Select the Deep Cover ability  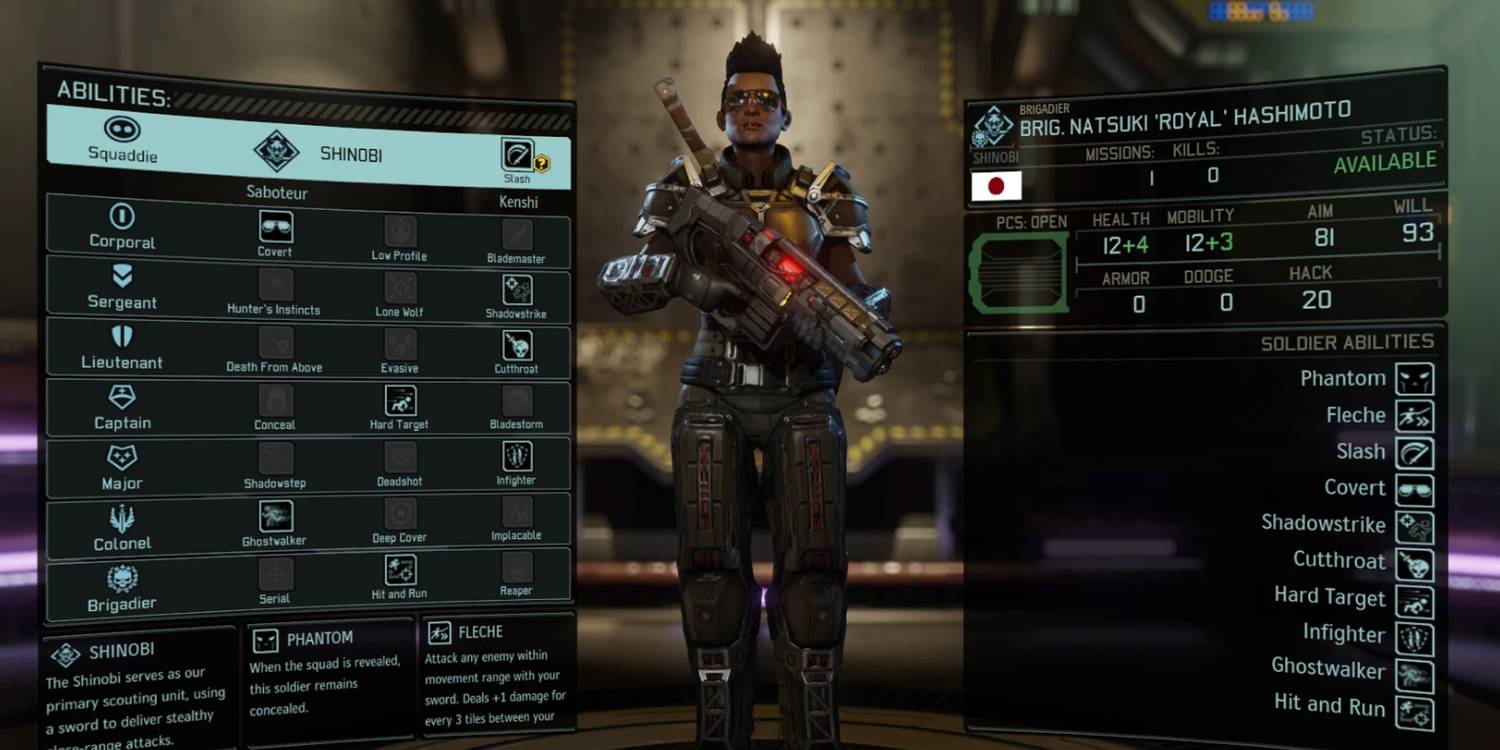click(399, 515)
